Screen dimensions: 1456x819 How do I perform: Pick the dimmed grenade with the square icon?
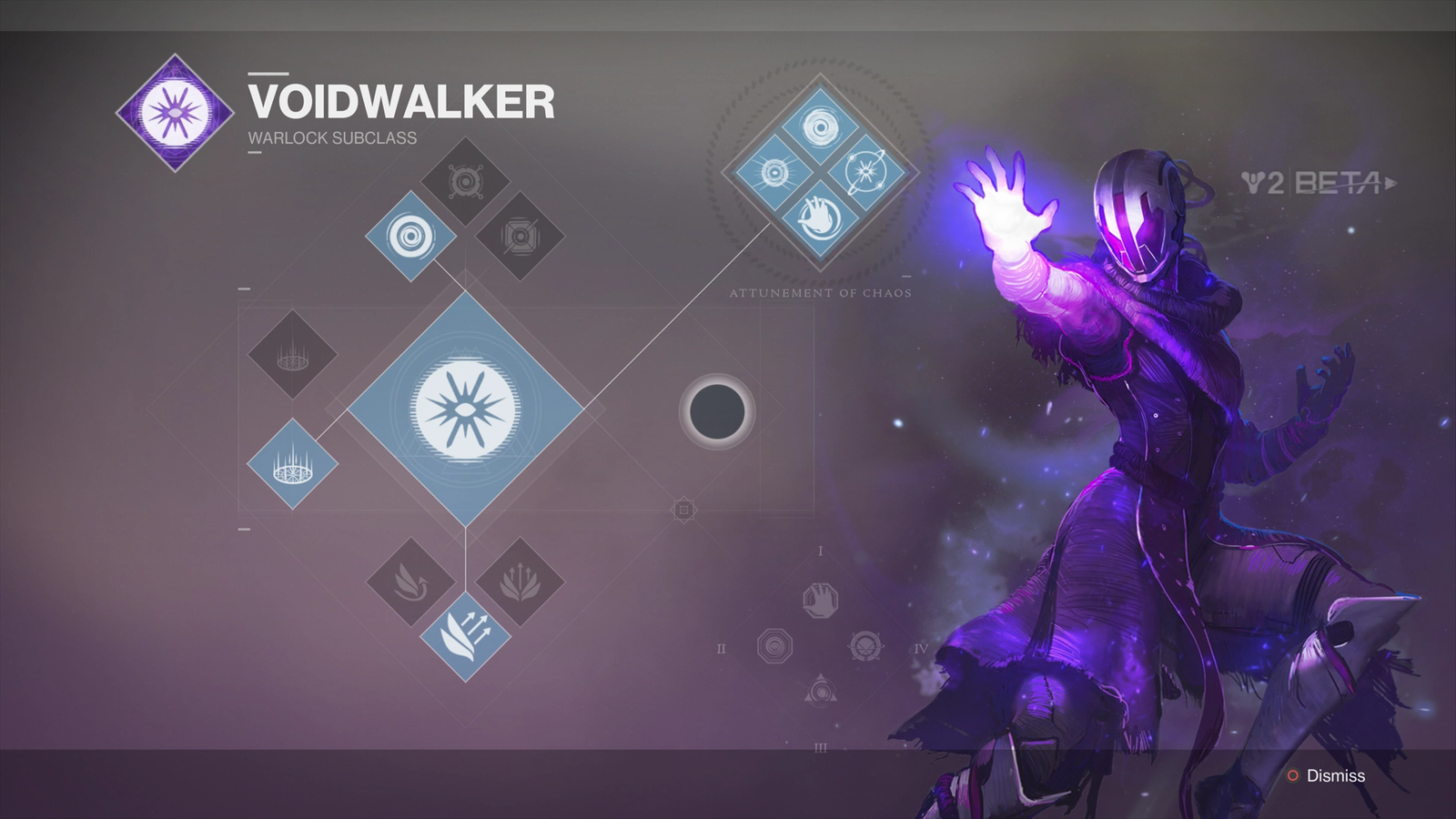click(x=520, y=237)
